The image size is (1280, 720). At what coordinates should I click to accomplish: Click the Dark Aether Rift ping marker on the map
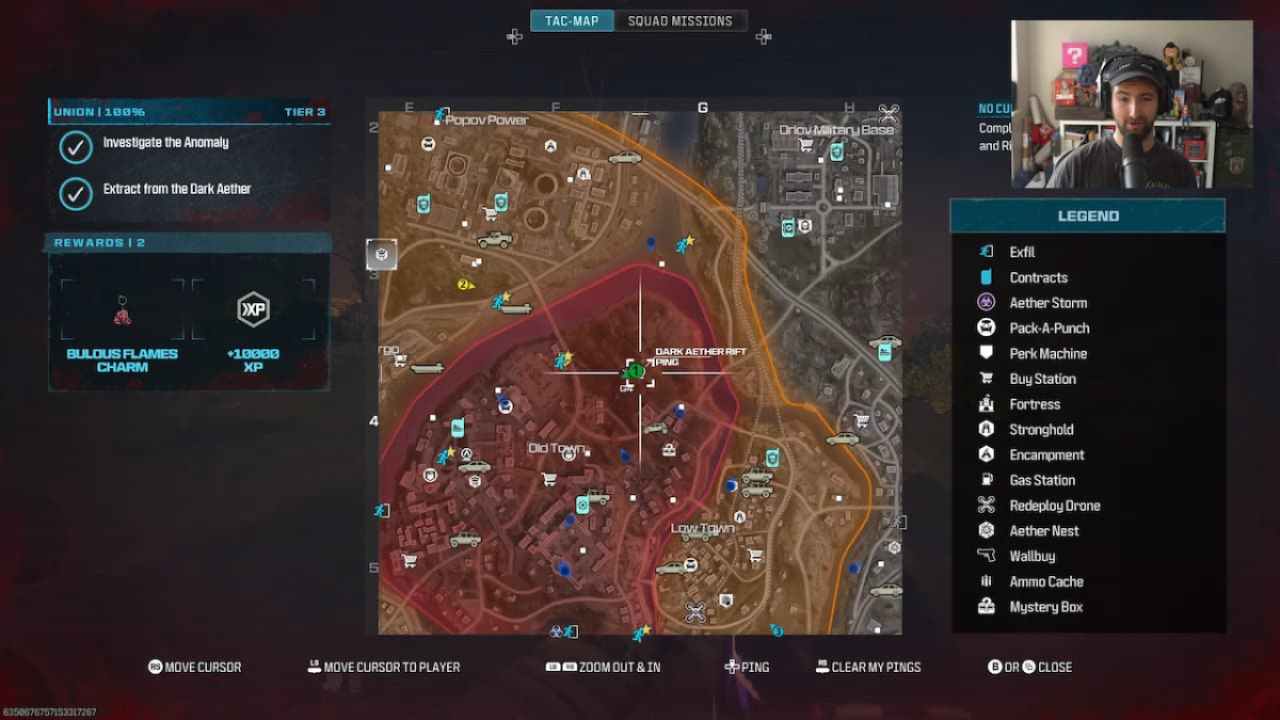pos(637,371)
